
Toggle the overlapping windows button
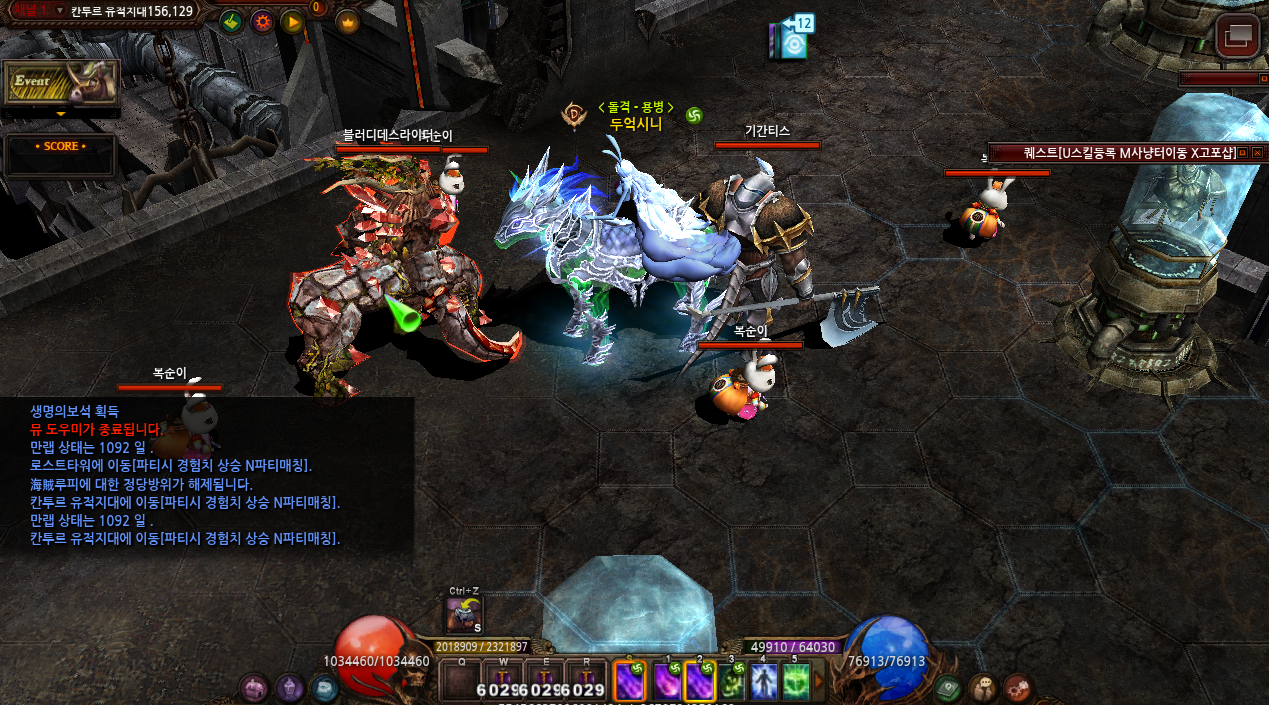[x=1238, y=37]
